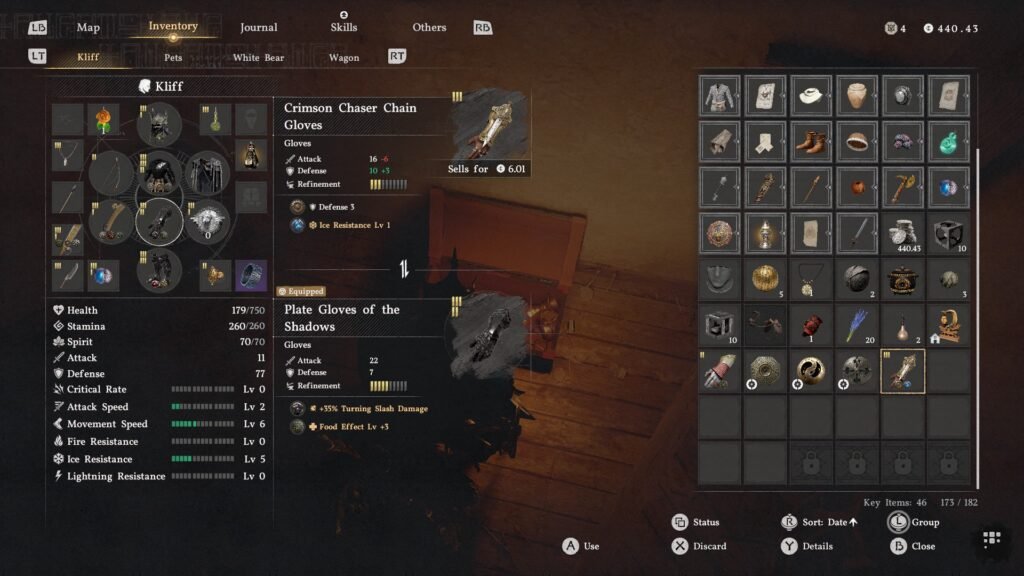Open the Others tab

pos(429,27)
